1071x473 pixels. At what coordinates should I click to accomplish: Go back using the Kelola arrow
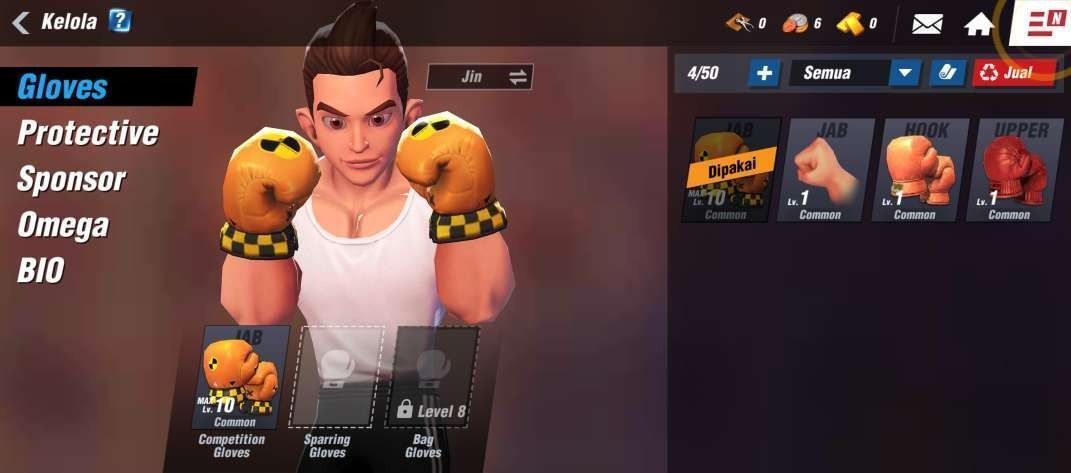tap(20, 22)
